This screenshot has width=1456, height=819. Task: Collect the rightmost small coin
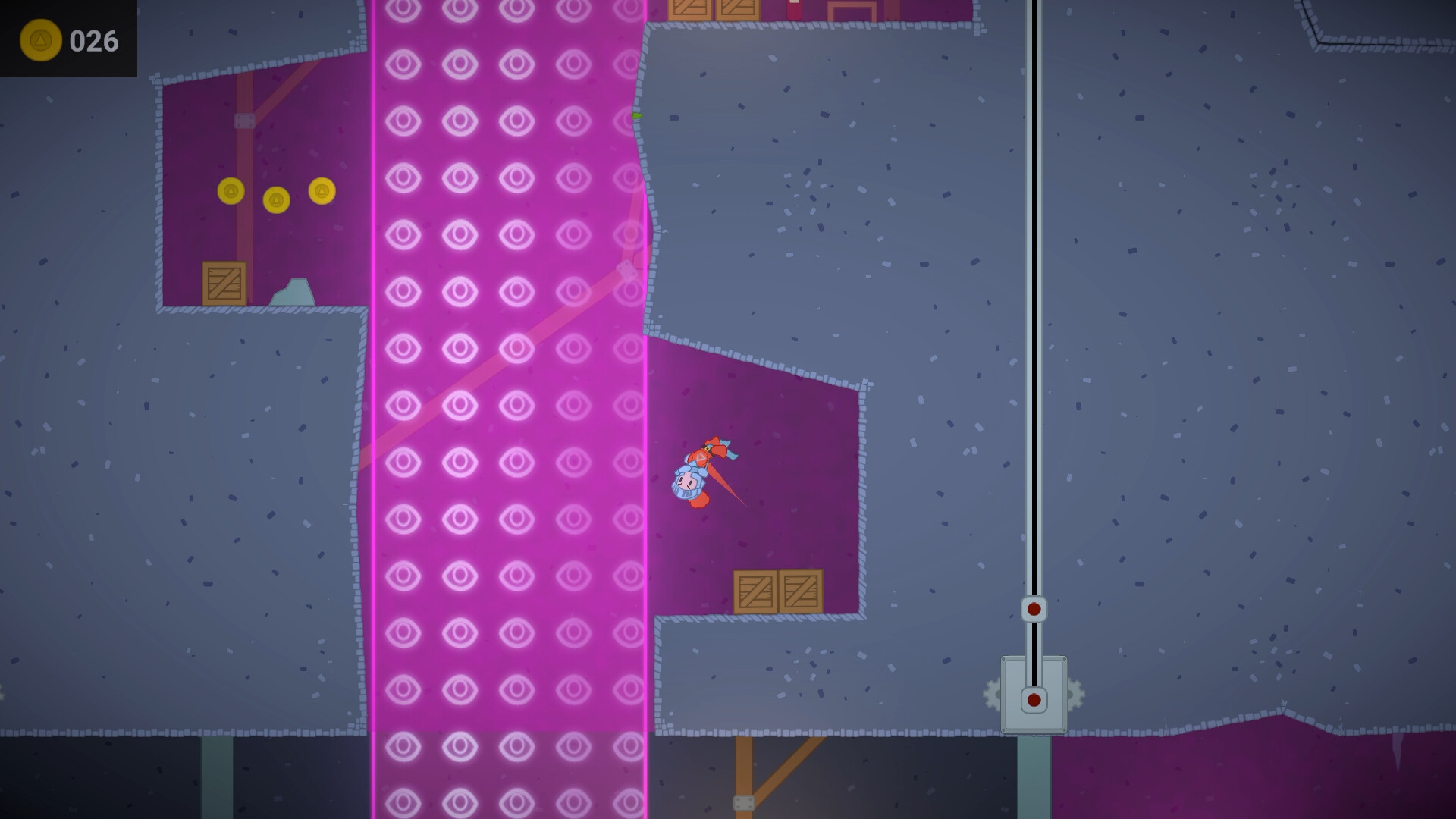point(322,191)
